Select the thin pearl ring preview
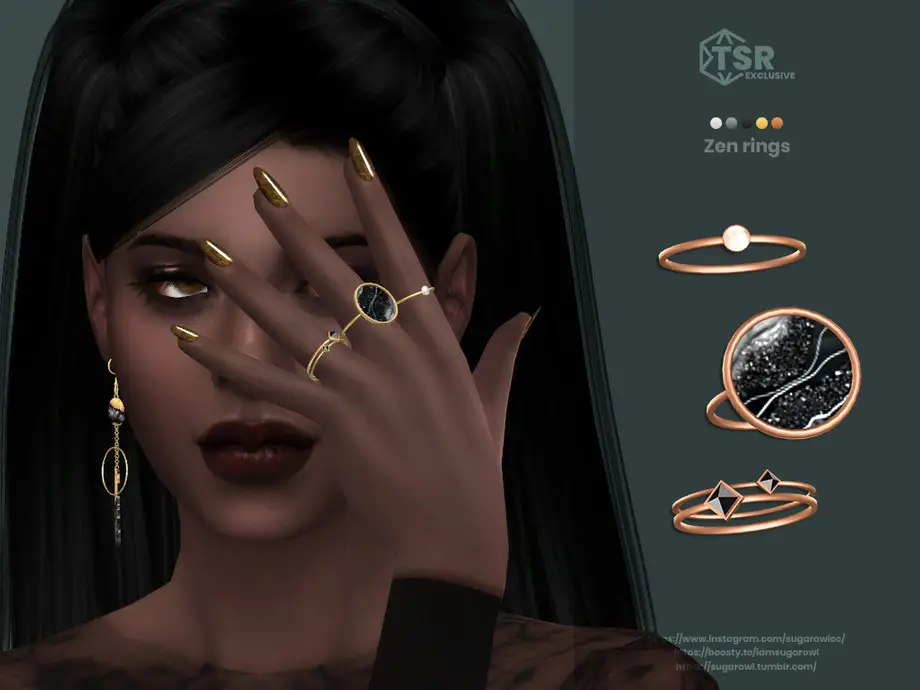Image resolution: width=920 pixels, height=690 pixels. click(x=731, y=248)
